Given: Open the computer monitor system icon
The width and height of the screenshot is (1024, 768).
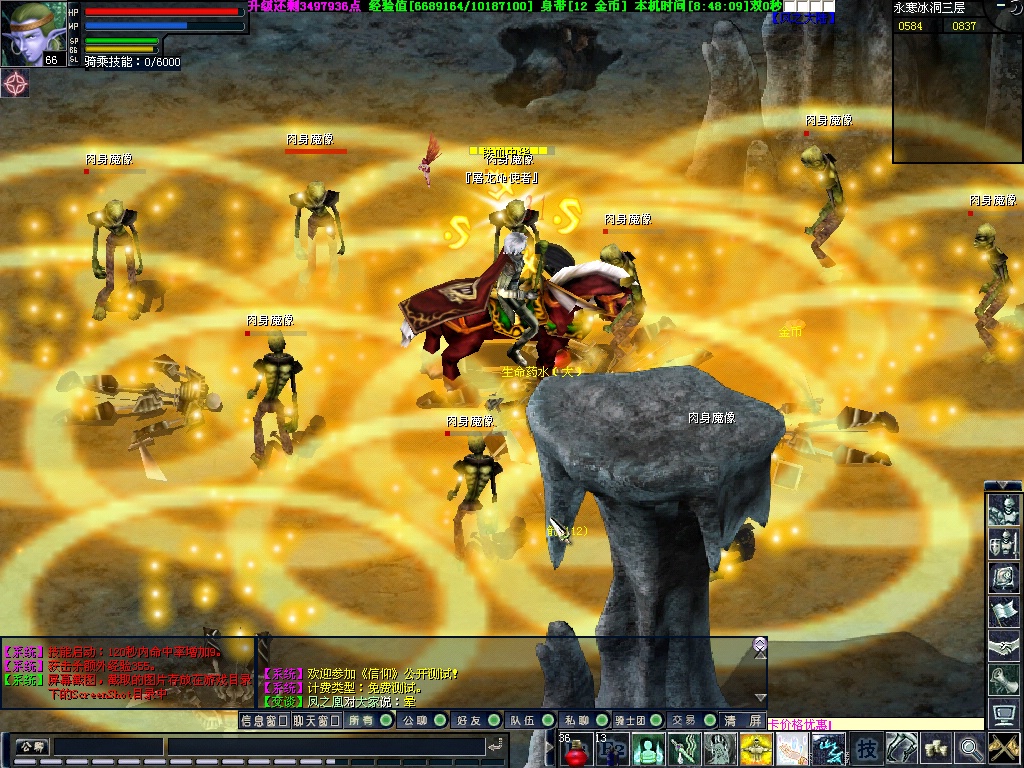Looking at the screenshot, I should pos(1003,714).
